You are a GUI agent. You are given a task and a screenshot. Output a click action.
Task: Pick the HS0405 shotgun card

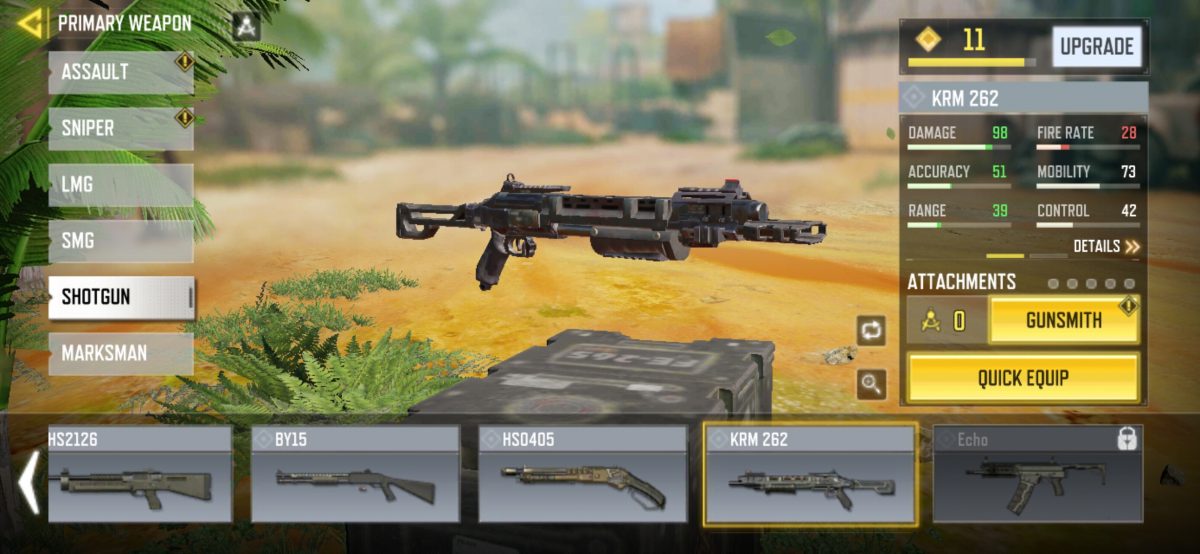(582, 474)
